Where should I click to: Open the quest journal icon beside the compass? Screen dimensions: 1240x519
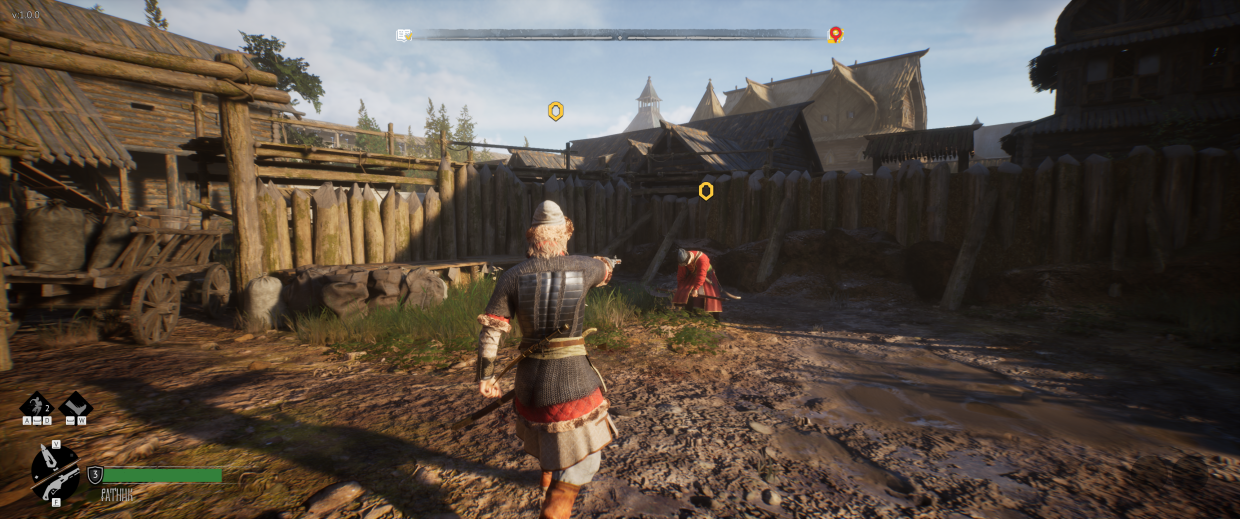click(404, 35)
